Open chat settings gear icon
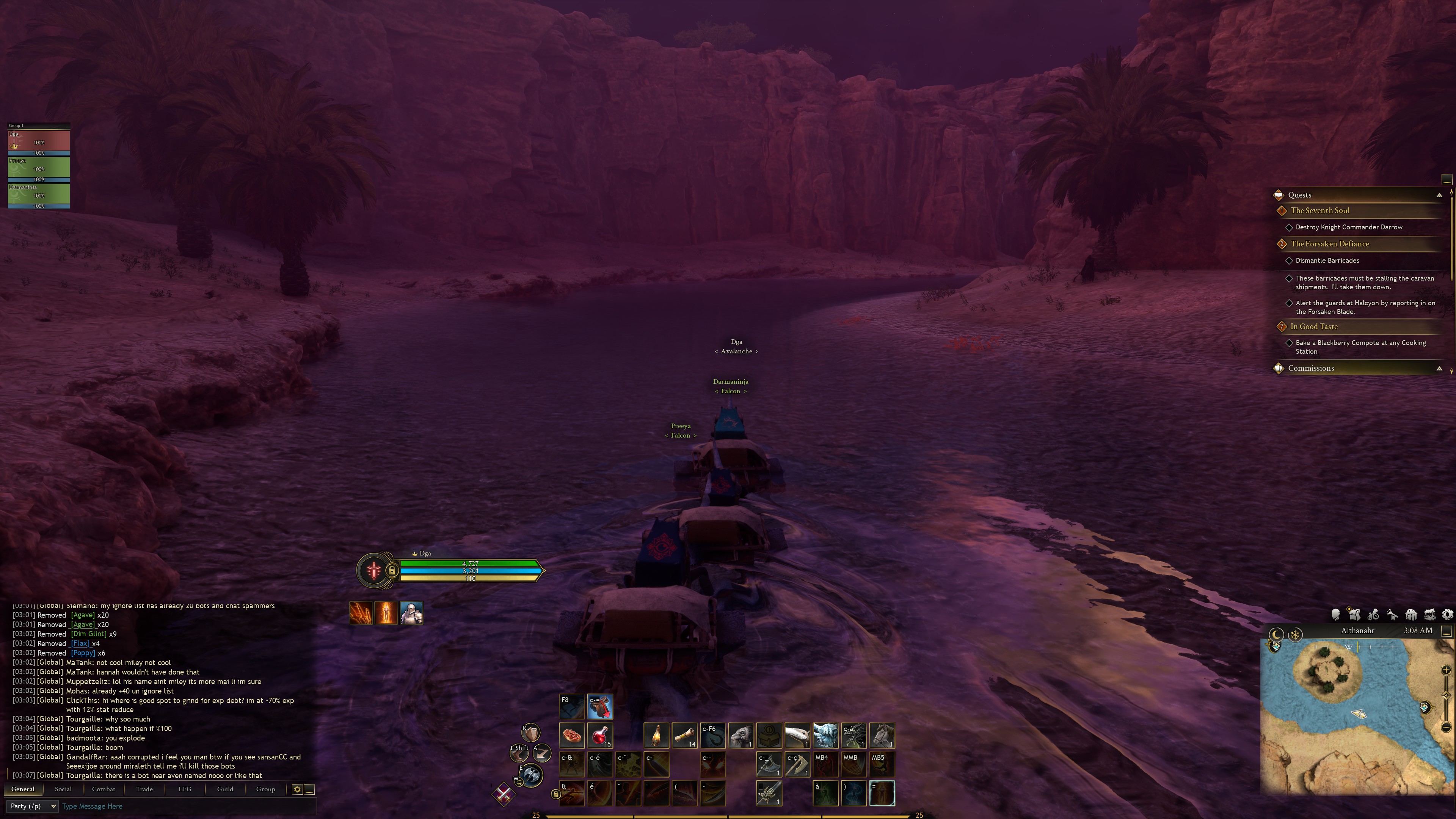This screenshot has width=1456, height=819. (x=297, y=789)
